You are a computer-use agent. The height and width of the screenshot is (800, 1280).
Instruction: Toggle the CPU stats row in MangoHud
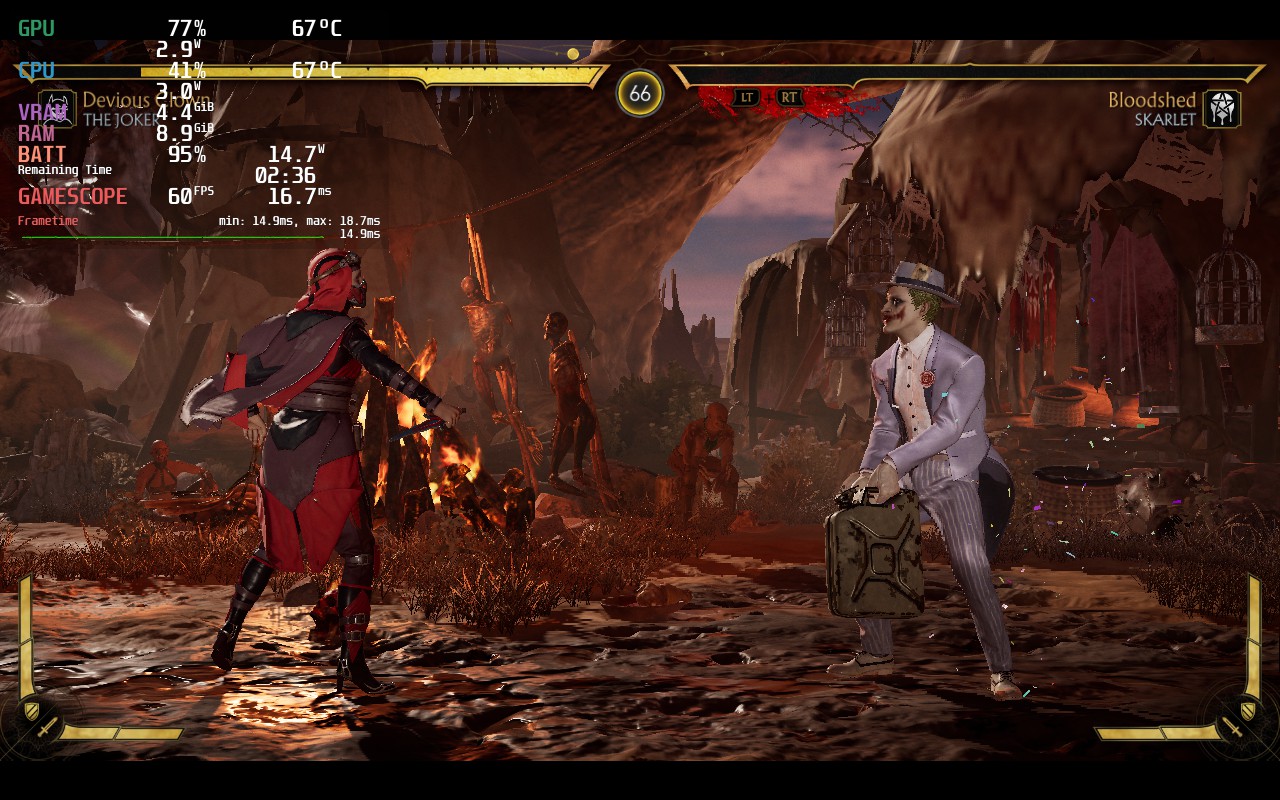click(x=36, y=70)
